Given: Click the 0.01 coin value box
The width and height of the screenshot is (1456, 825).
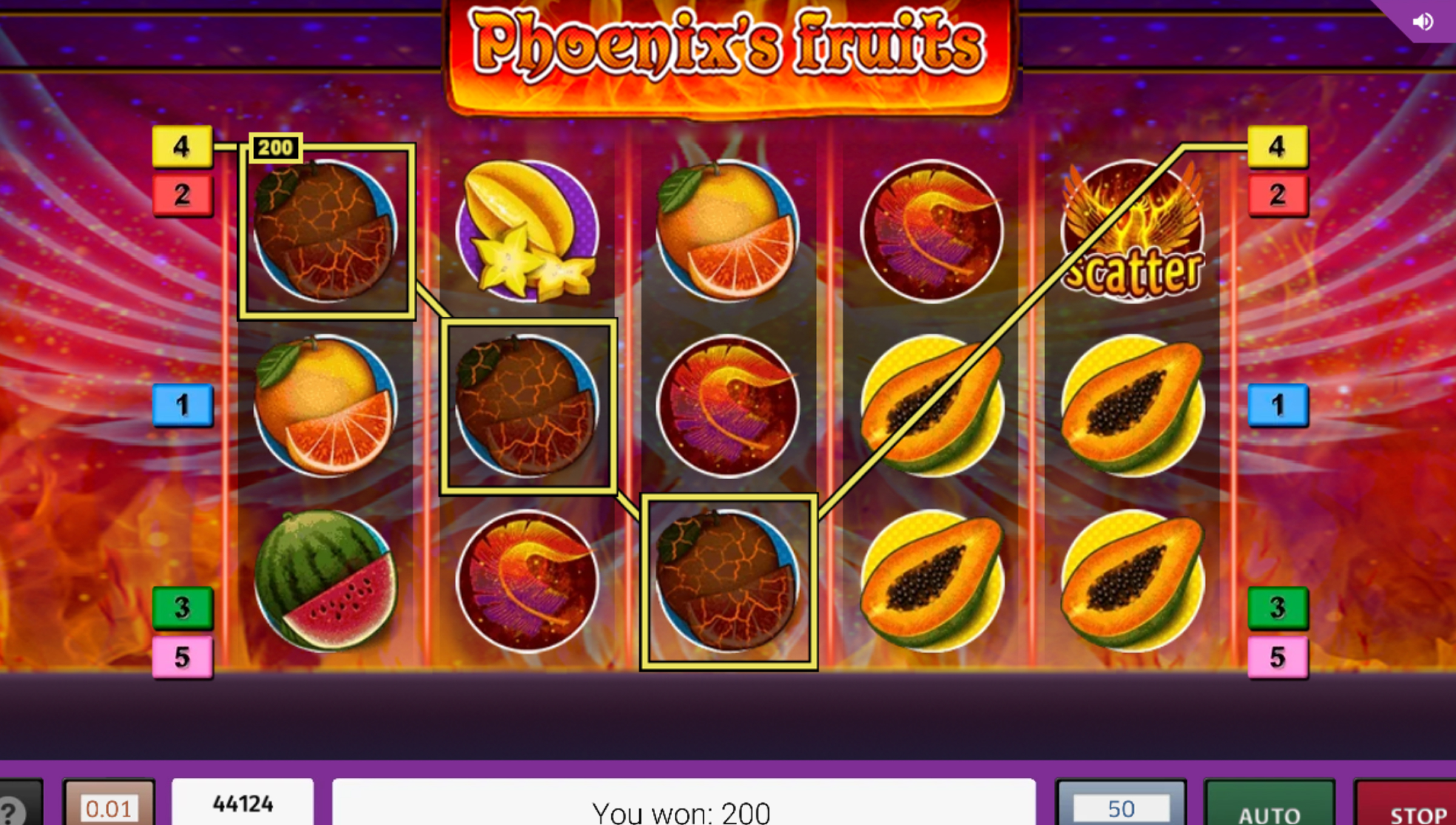Looking at the screenshot, I should pyautogui.click(x=109, y=808).
